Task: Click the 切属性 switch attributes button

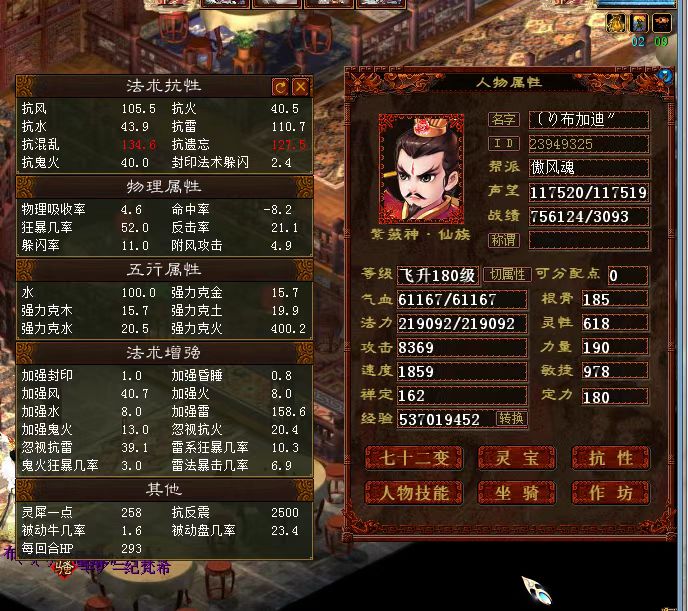Action: [506, 275]
